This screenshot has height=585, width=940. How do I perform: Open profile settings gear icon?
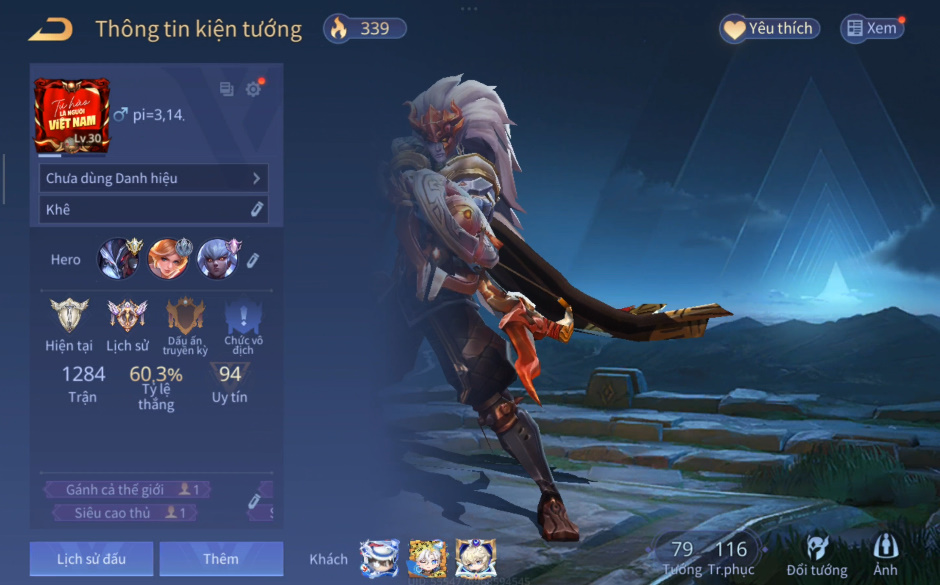pos(253,89)
